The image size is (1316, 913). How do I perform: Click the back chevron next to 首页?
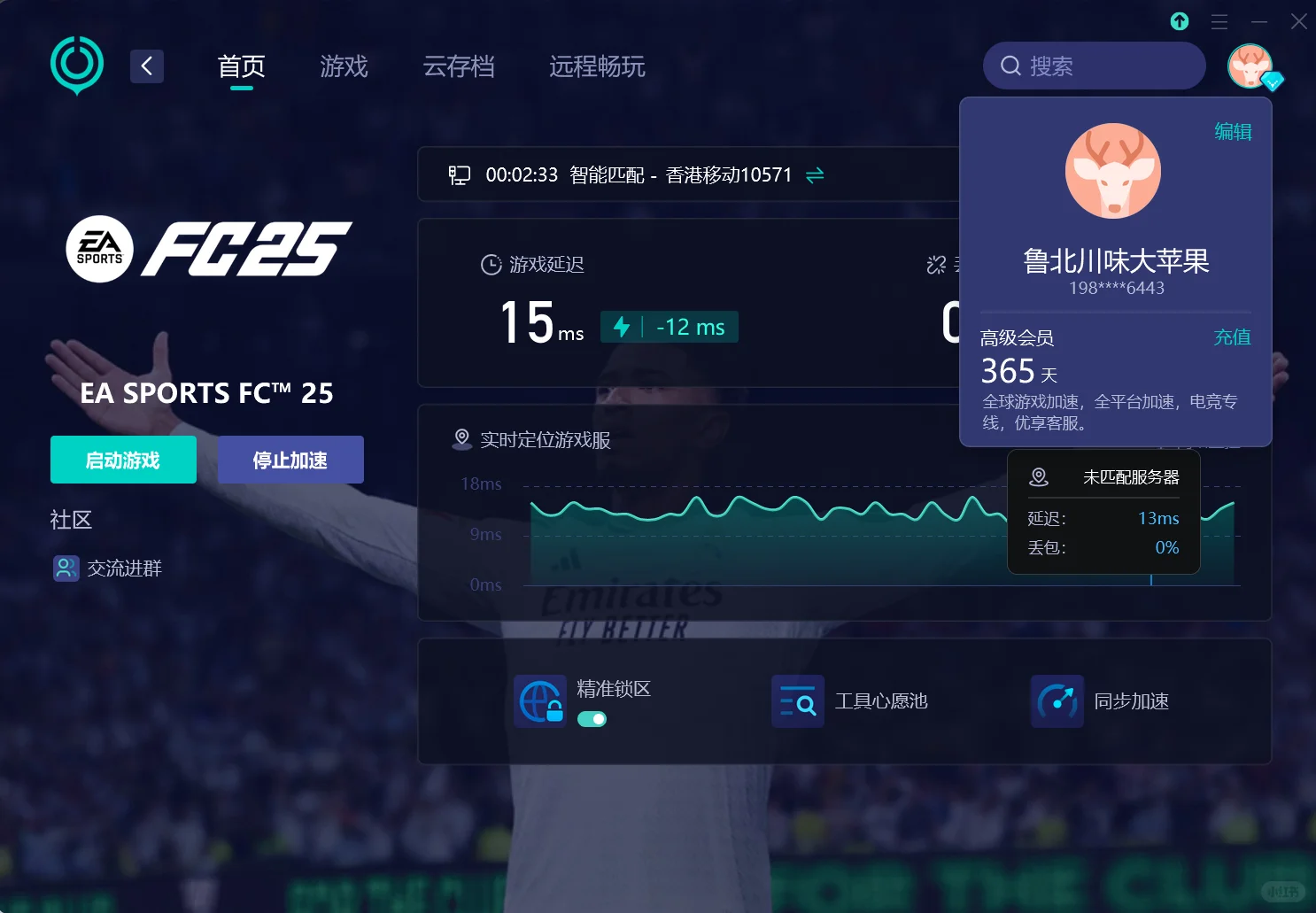(147, 66)
